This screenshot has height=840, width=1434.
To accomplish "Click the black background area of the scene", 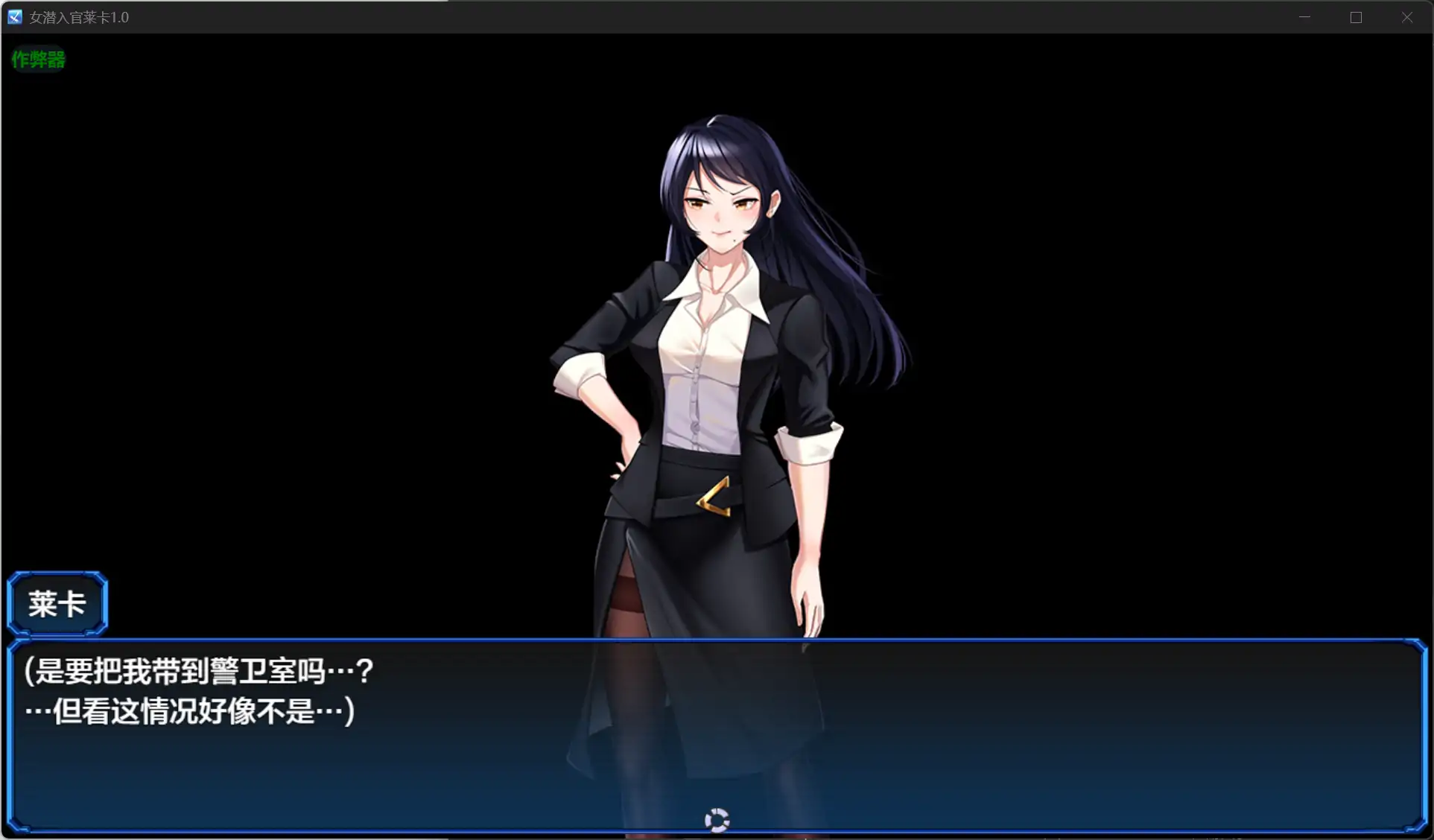I will [x=298, y=298].
